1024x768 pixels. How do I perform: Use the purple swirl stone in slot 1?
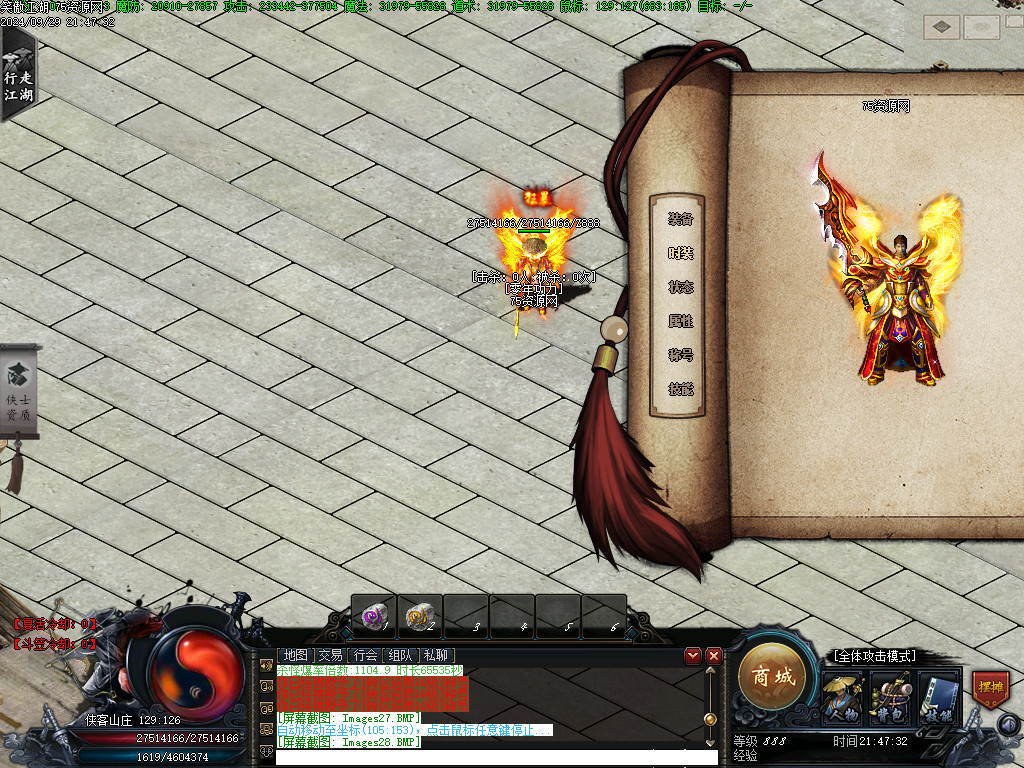[375, 616]
